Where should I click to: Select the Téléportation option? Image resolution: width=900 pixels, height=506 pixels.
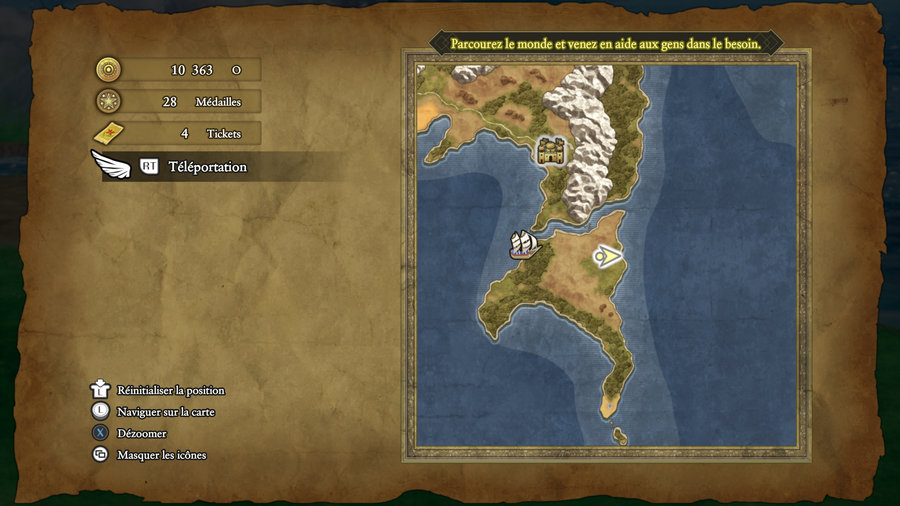point(206,167)
